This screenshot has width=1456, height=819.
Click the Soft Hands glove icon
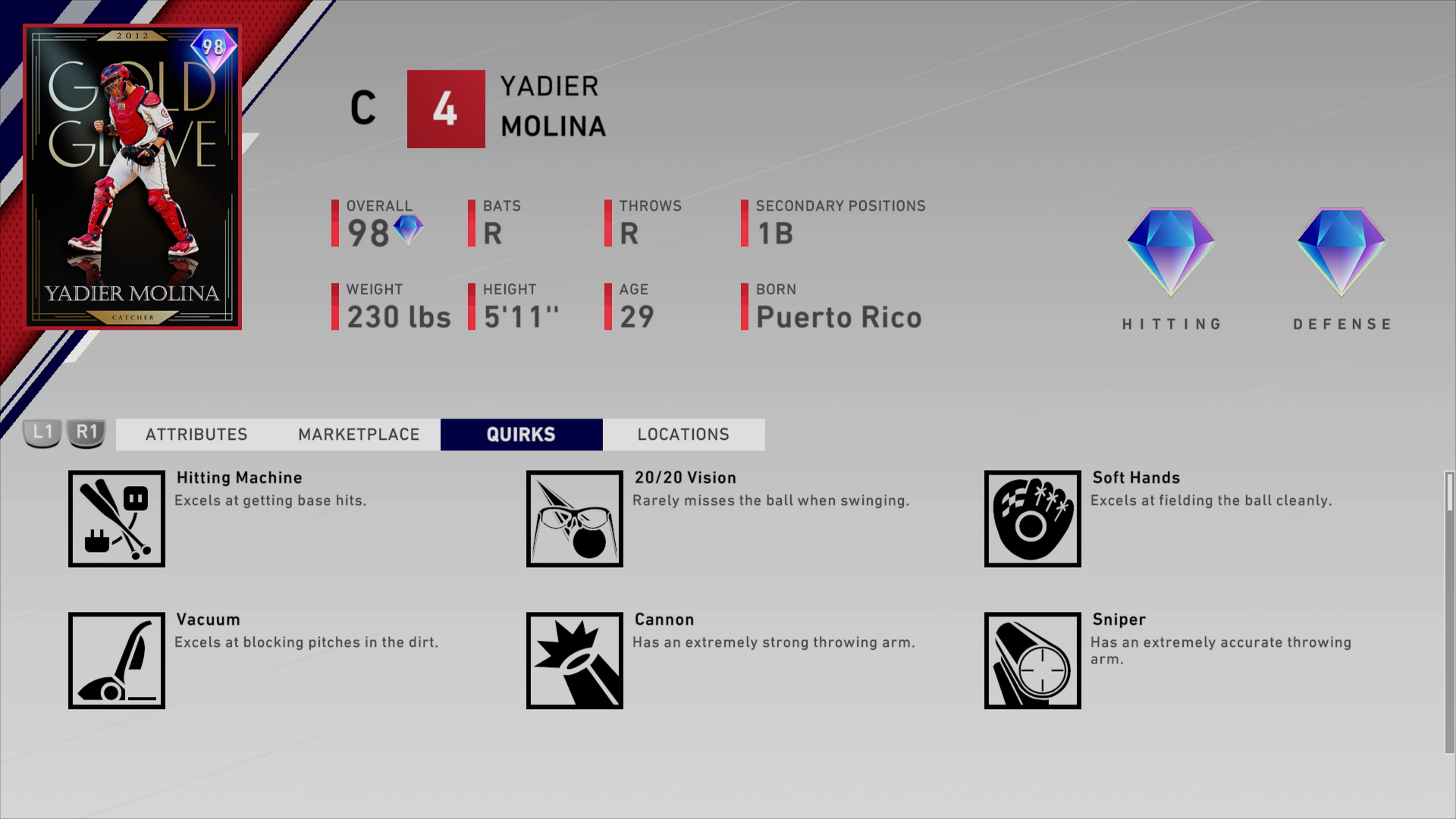tap(1033, 519)
